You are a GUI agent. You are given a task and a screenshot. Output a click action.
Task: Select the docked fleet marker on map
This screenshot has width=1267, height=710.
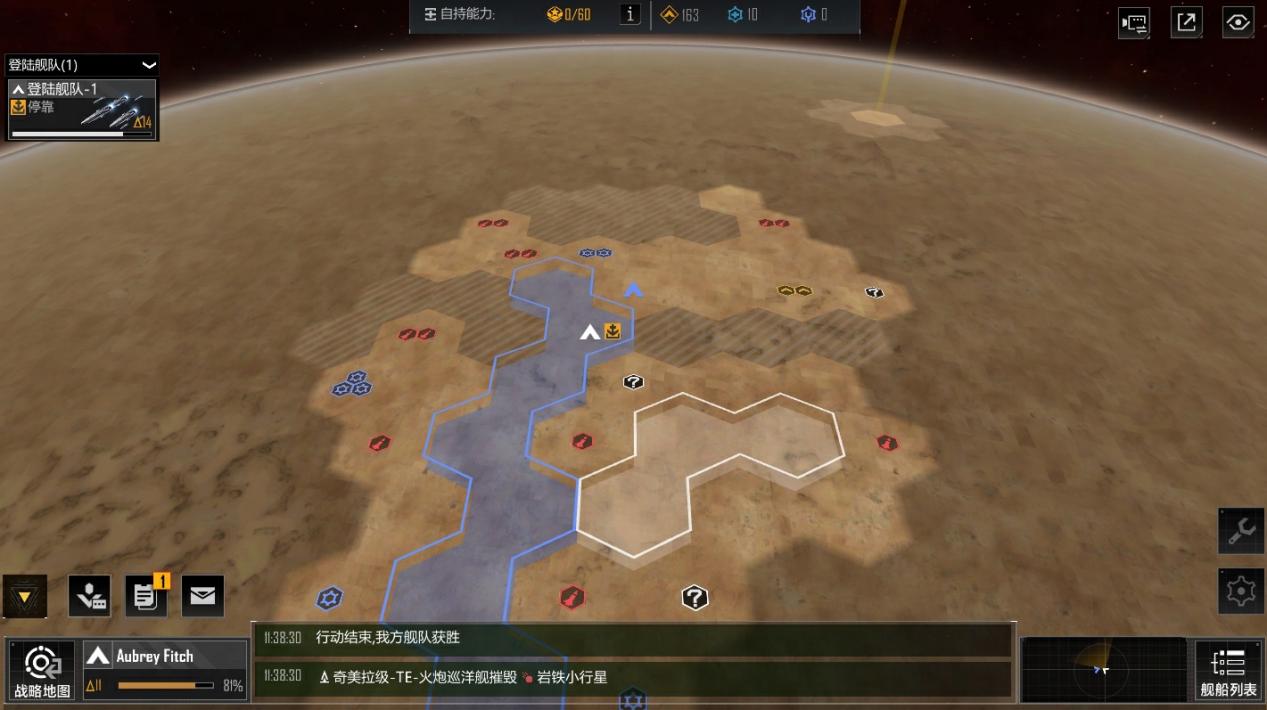pos(601,332)
